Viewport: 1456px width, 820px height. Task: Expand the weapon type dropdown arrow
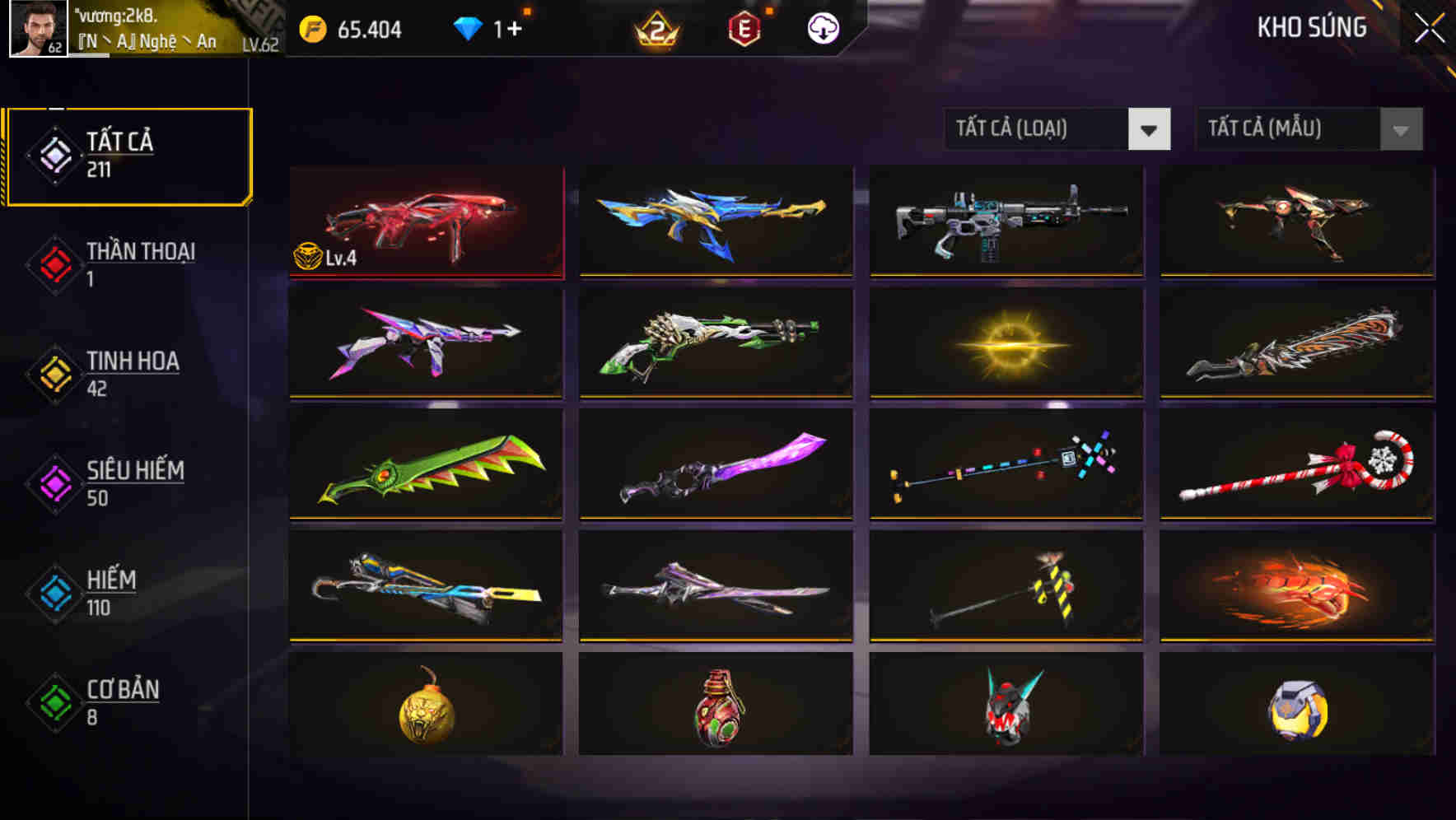(1150, 129)
